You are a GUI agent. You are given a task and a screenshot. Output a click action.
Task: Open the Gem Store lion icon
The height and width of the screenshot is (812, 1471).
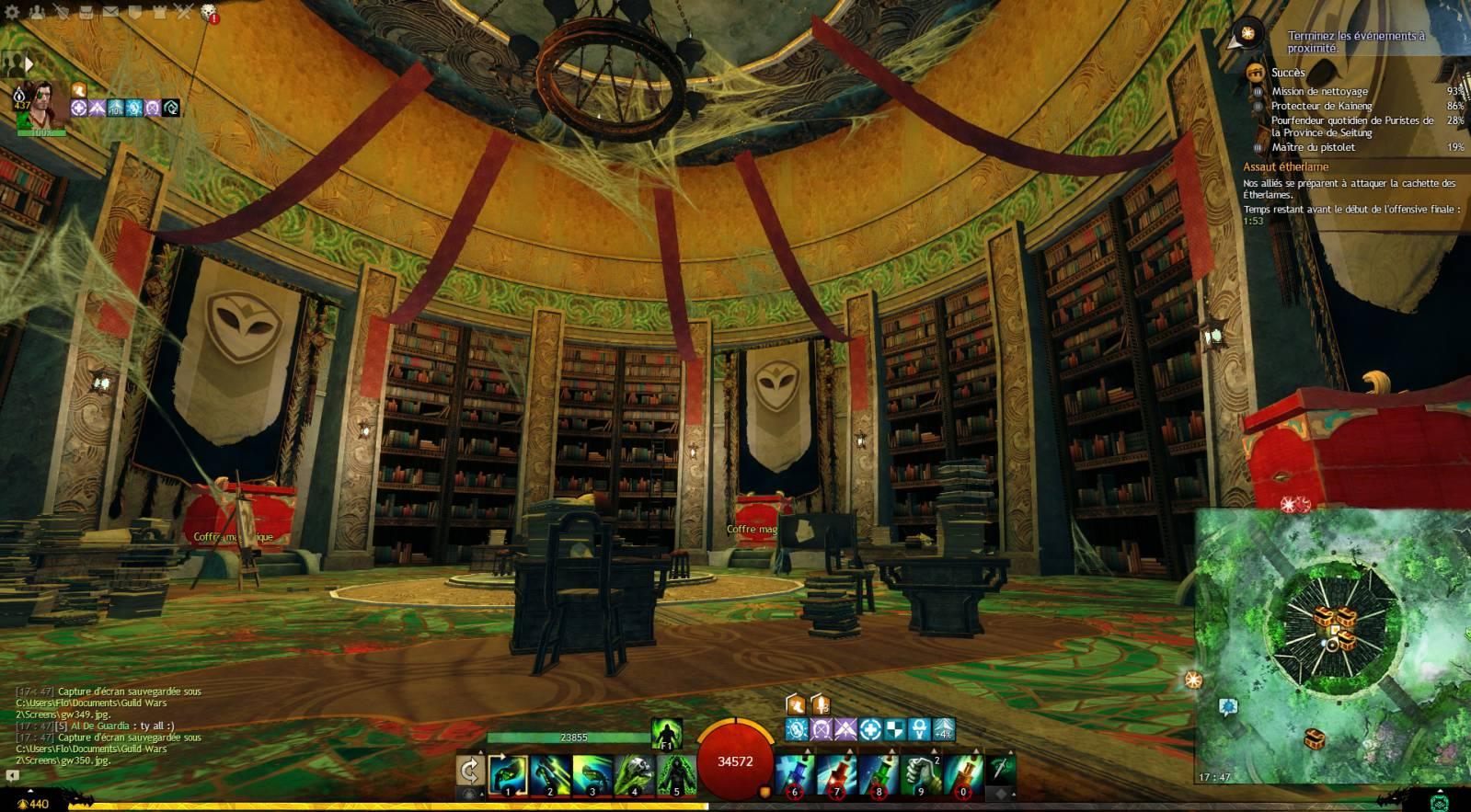point(208,12)
